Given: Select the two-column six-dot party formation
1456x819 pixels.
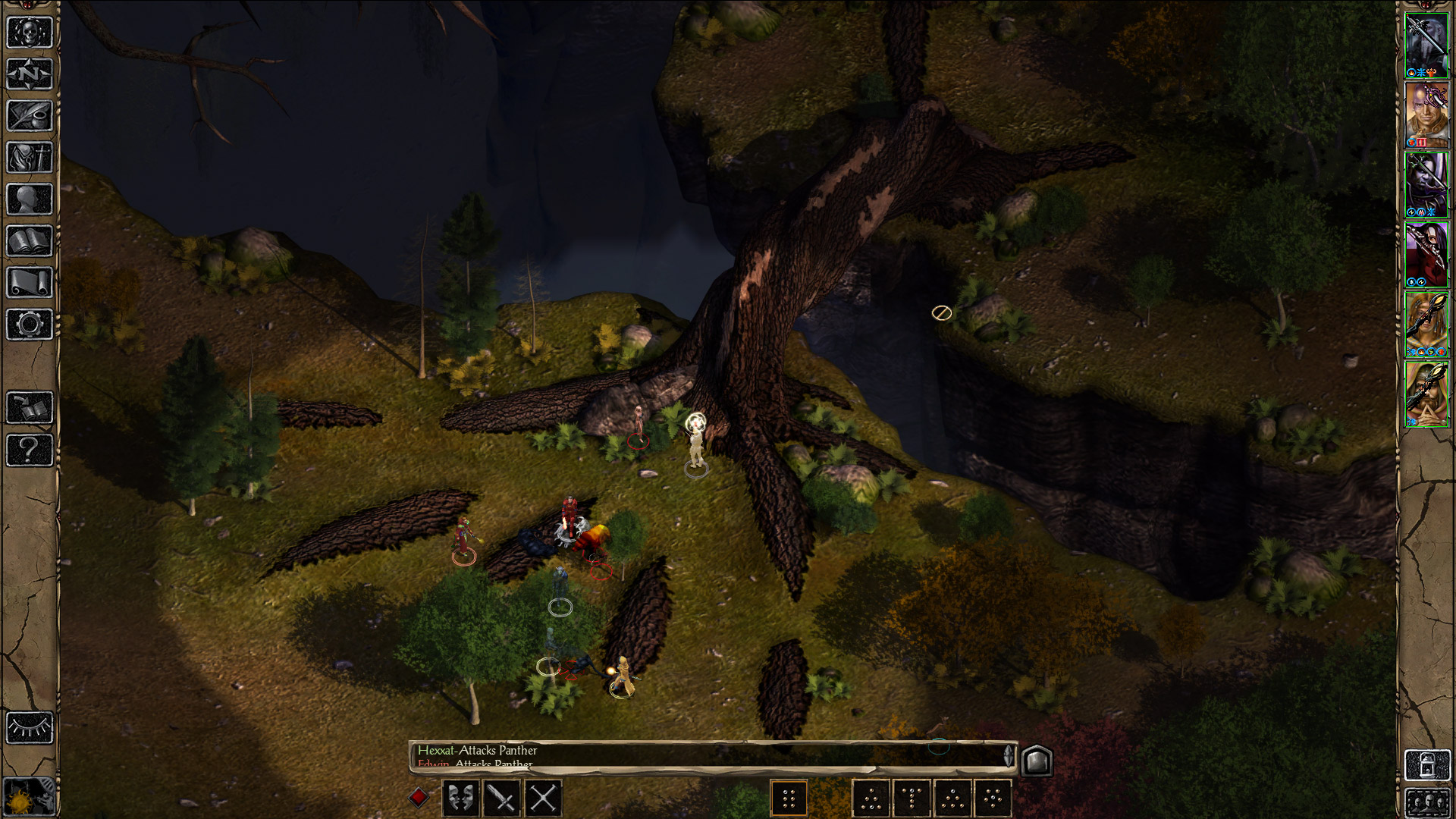Looking at the screenshot, I should pyautogui.click(x=789, y=798).
